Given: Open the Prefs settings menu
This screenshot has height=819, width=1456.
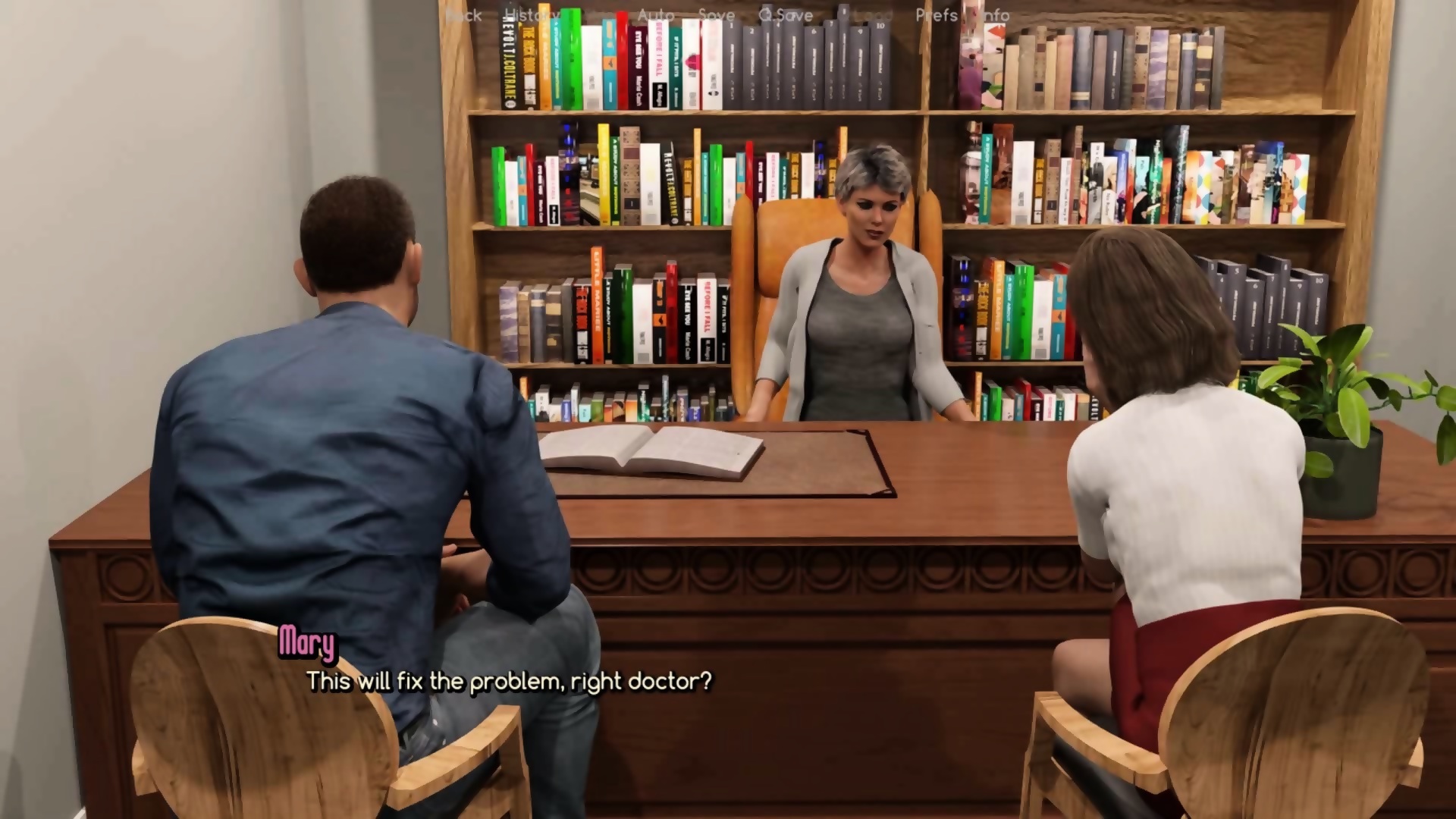Looking at the screenshot, I should pyautogui.click(x=937, y=15).
